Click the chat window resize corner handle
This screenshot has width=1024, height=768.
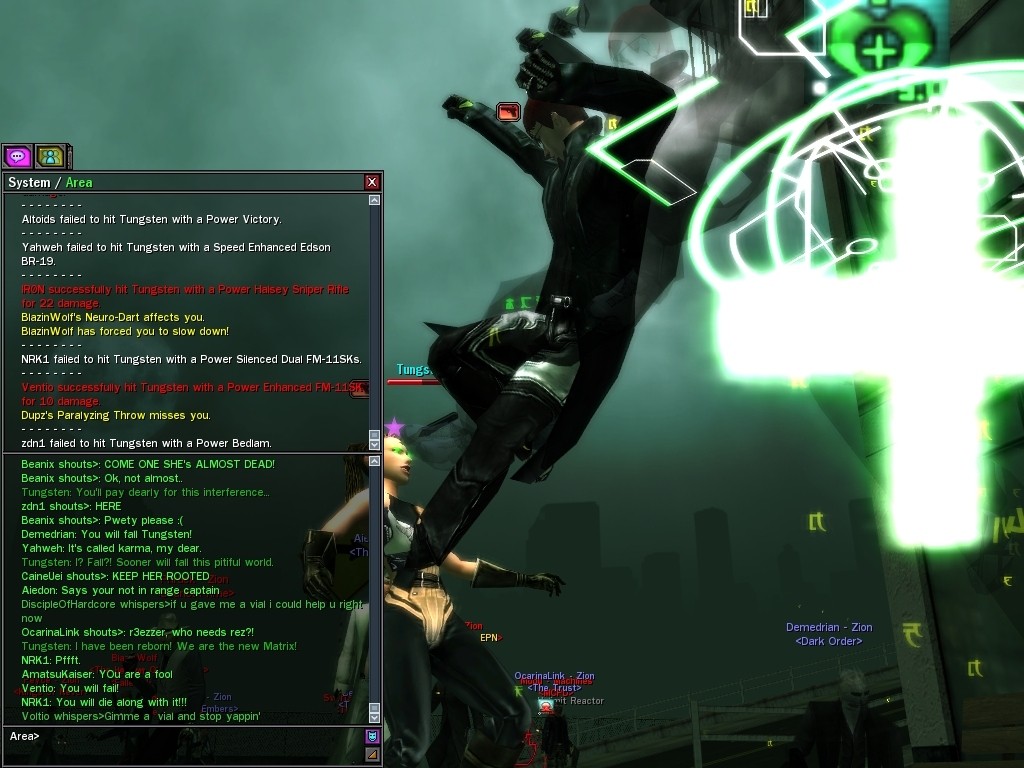click(x=372, y=754)
